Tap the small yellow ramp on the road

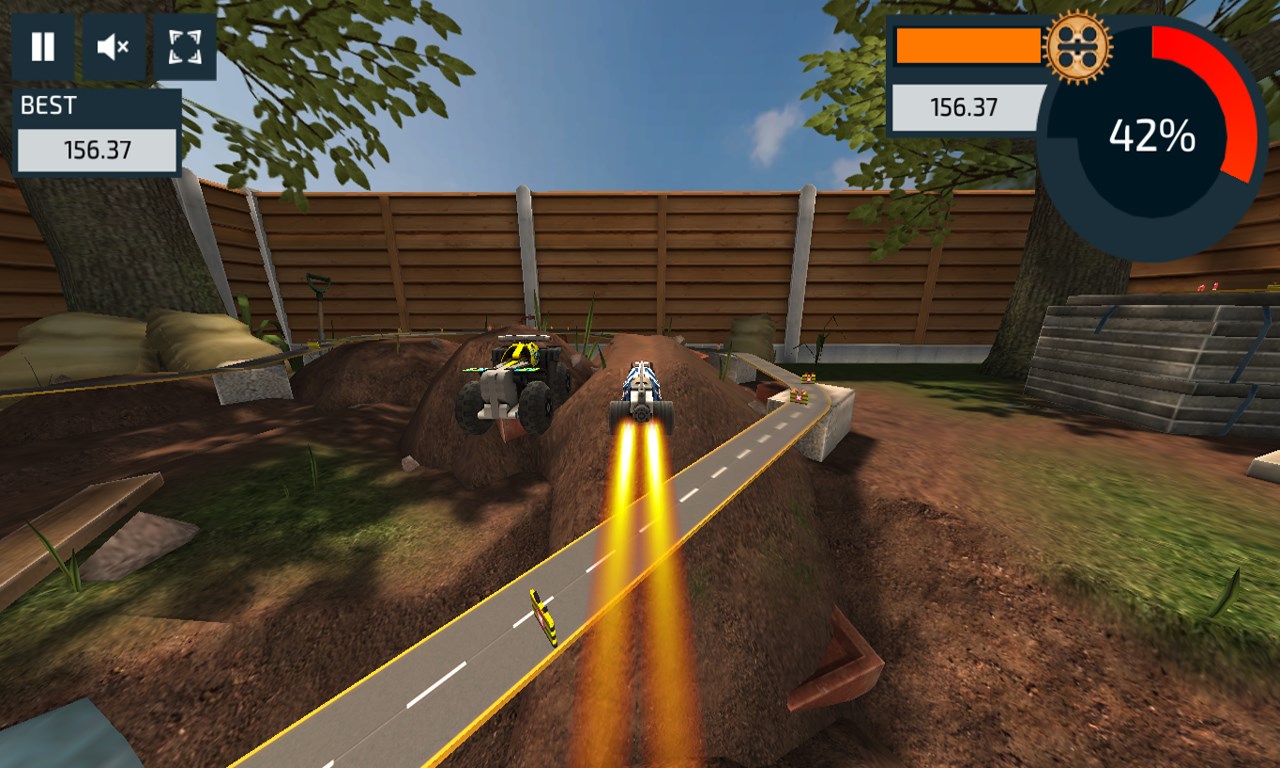pos(546,615)
